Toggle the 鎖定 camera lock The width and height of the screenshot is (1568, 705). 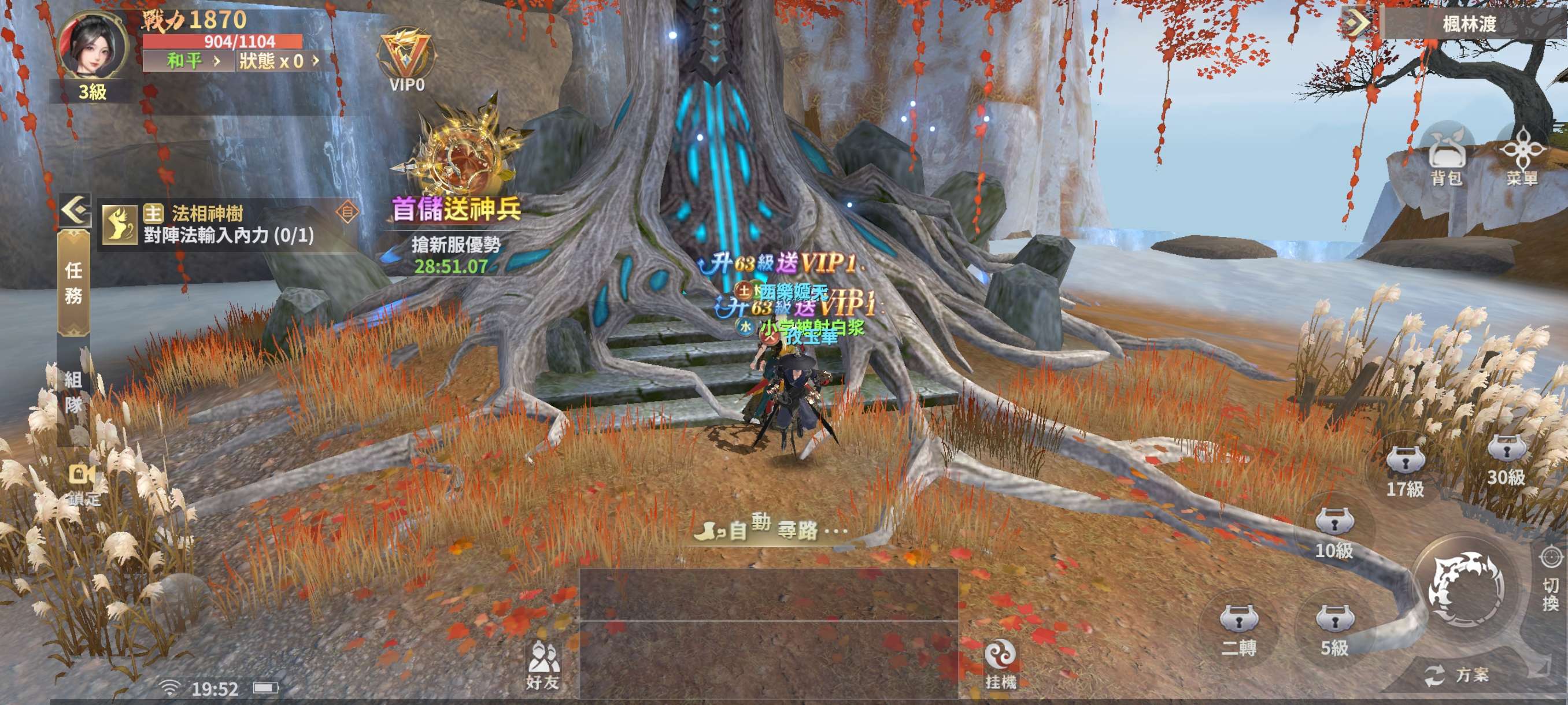pos(83,484)
